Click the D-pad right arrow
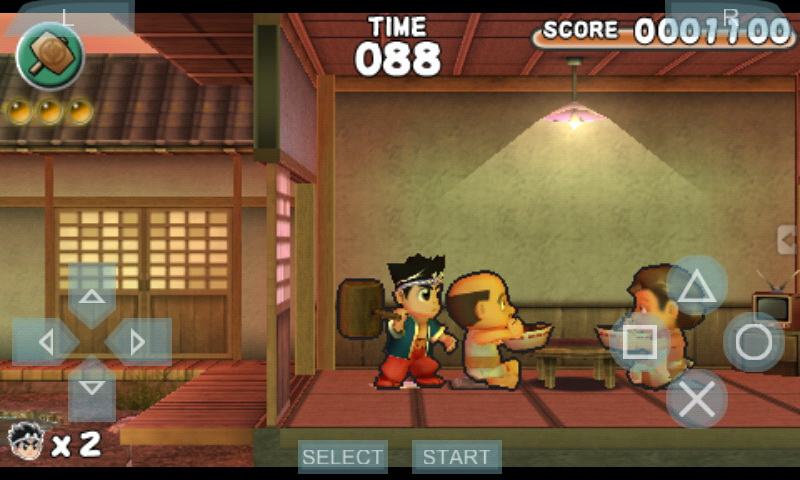The image size is (800, 480). coord(138,342)
